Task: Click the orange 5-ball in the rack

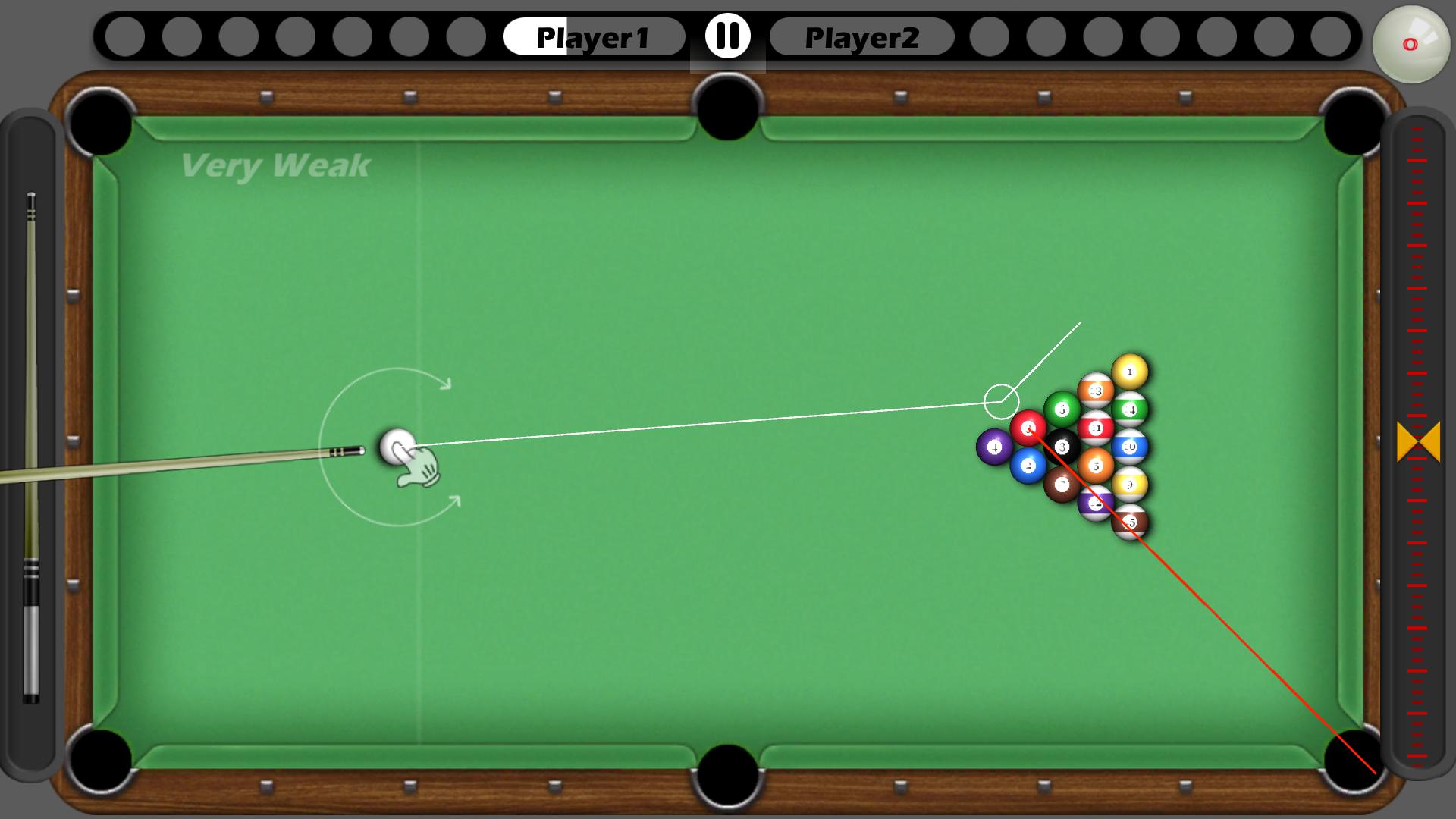Action: pyautogui.click(x=1097, y=466)
